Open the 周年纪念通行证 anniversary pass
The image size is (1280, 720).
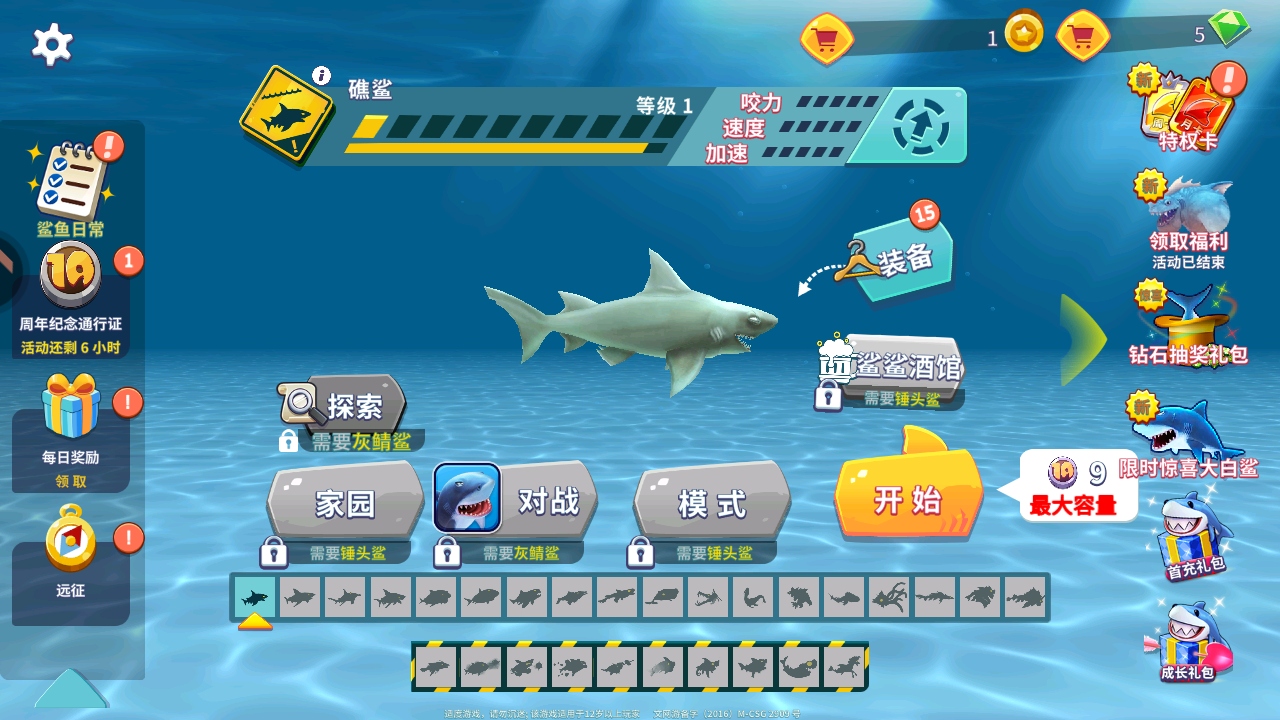tap(70, 283)
